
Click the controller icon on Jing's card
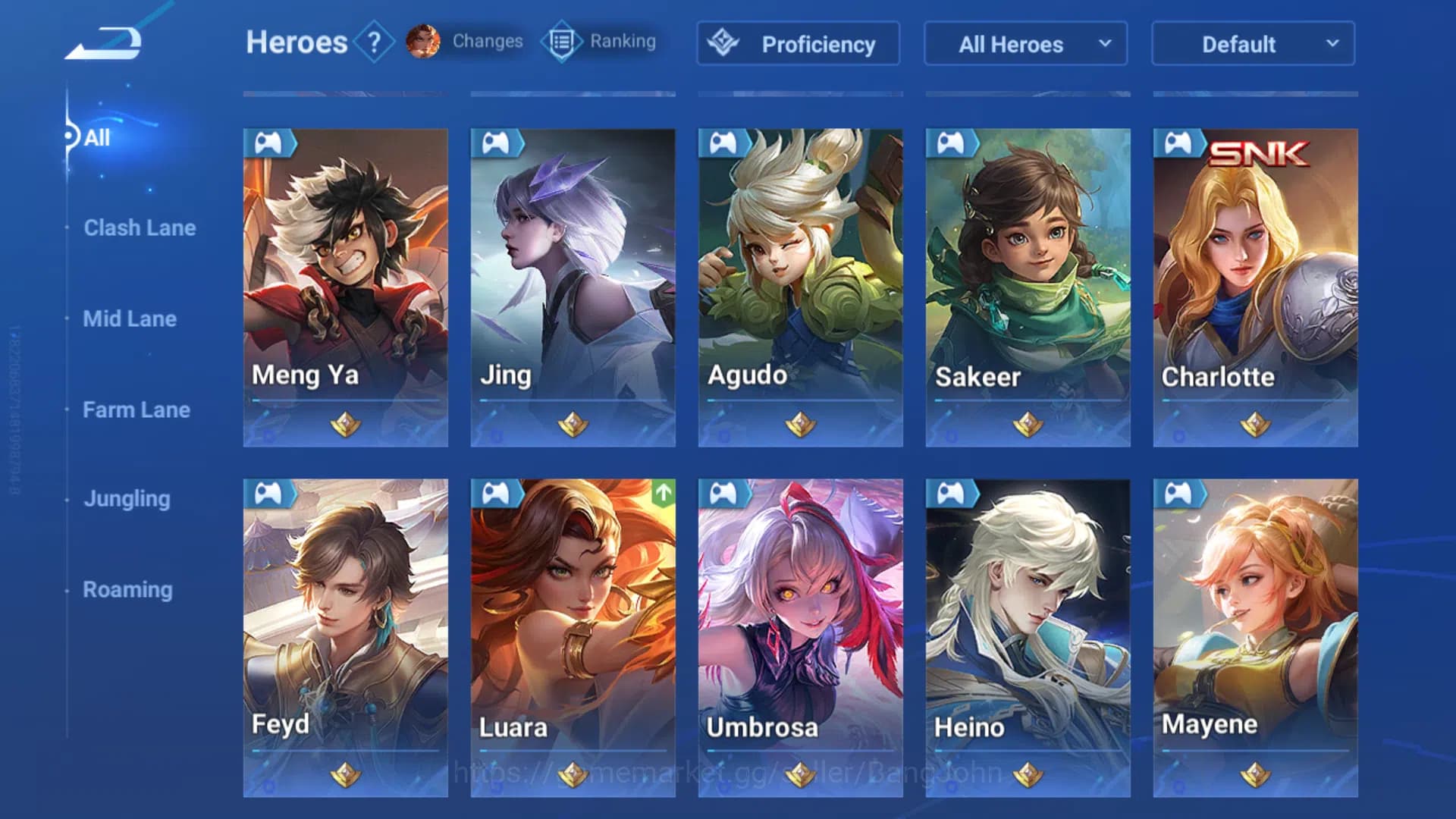click(x=497, y=143)
